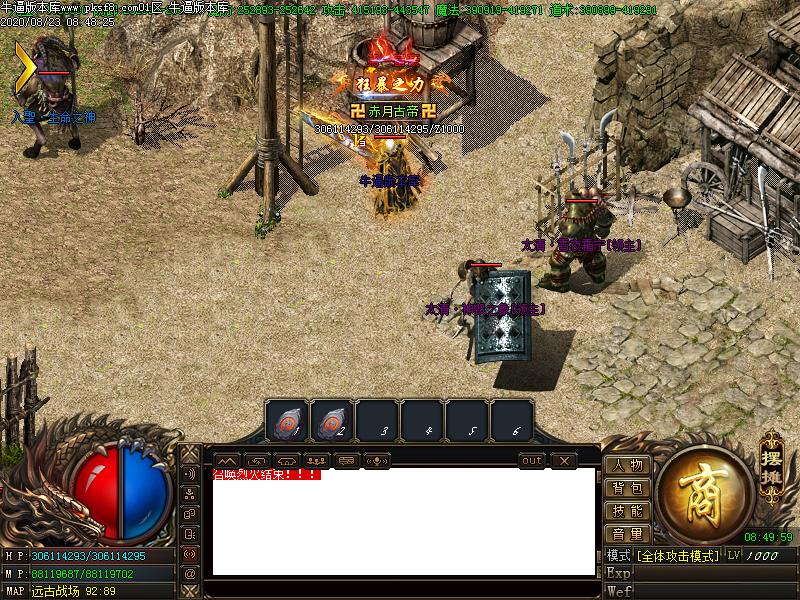Open the 背包 backpack inventory
800x600 pixels.
tap(628, 488)
